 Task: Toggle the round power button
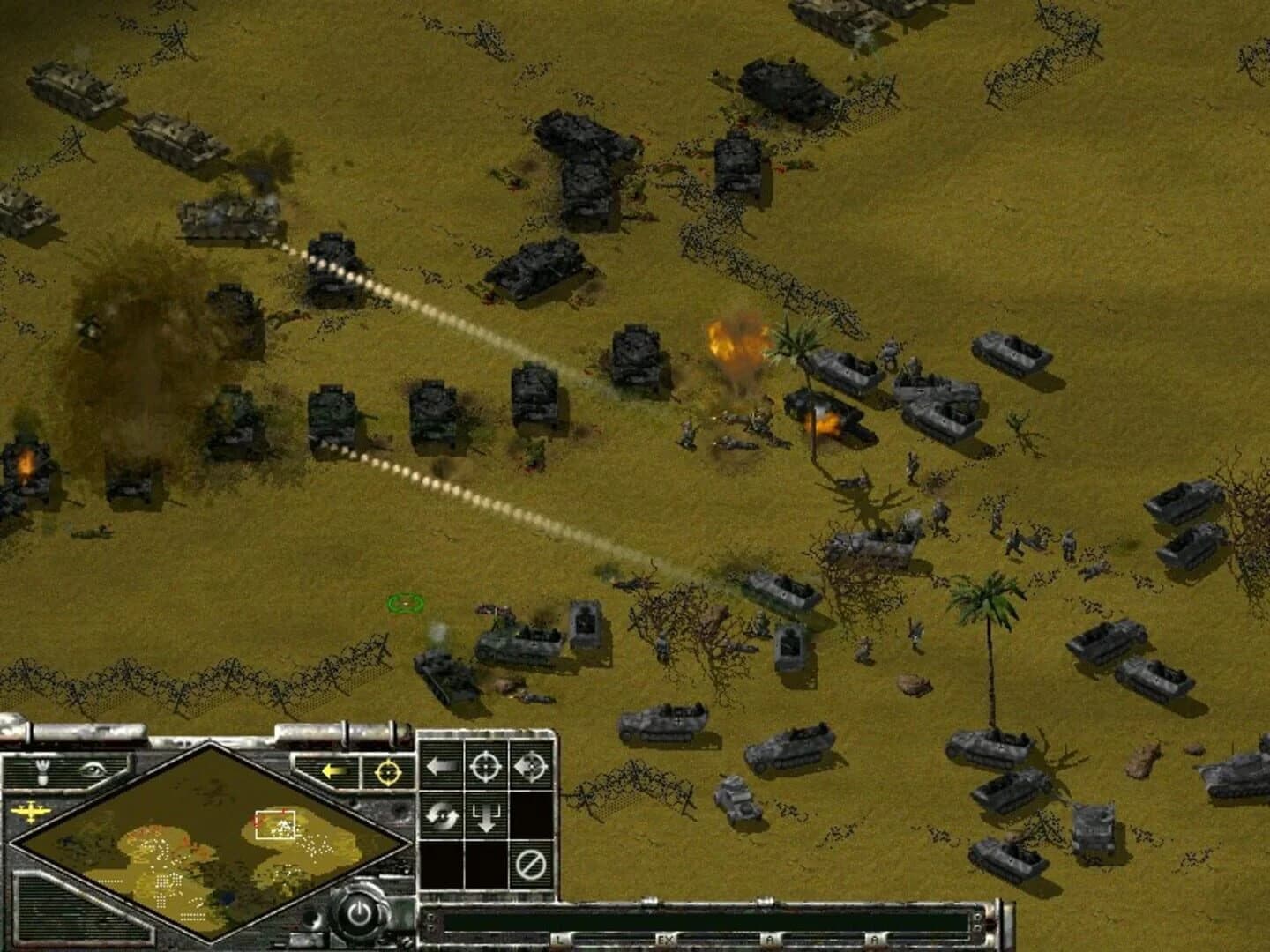point(360,912)
